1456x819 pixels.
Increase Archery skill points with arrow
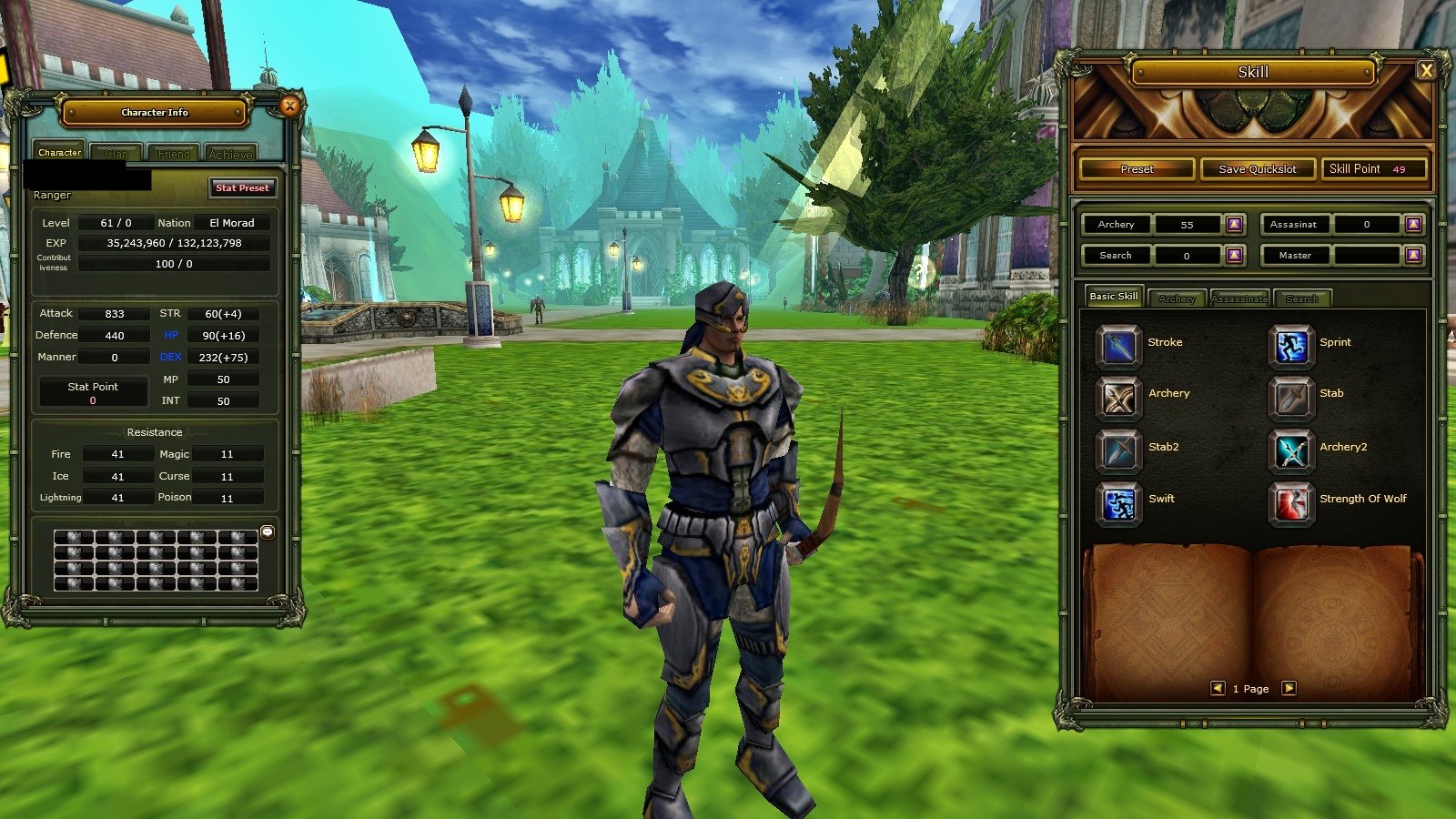point(1234,224)
